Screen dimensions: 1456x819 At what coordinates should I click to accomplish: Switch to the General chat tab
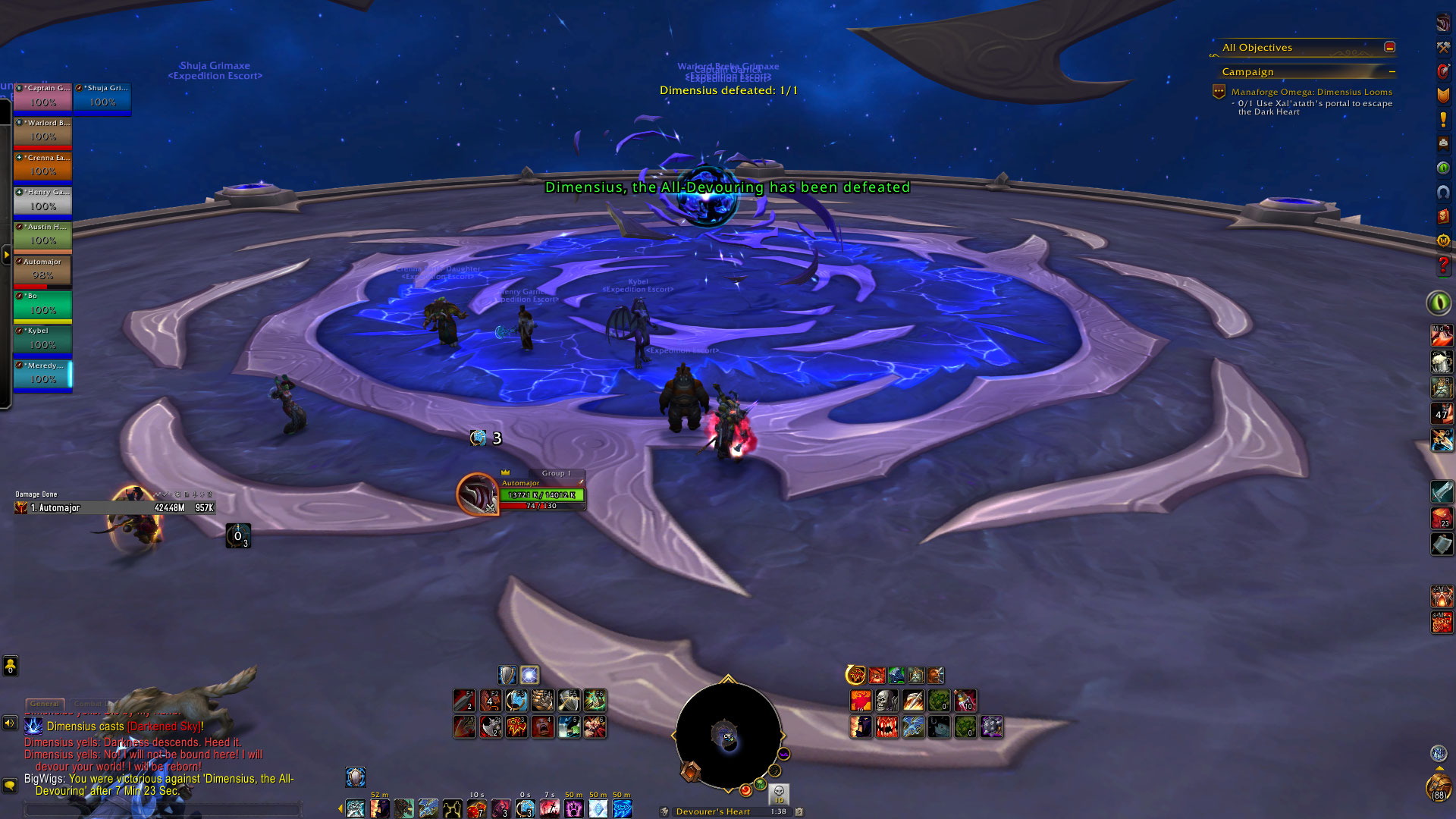tap(45, 704)
